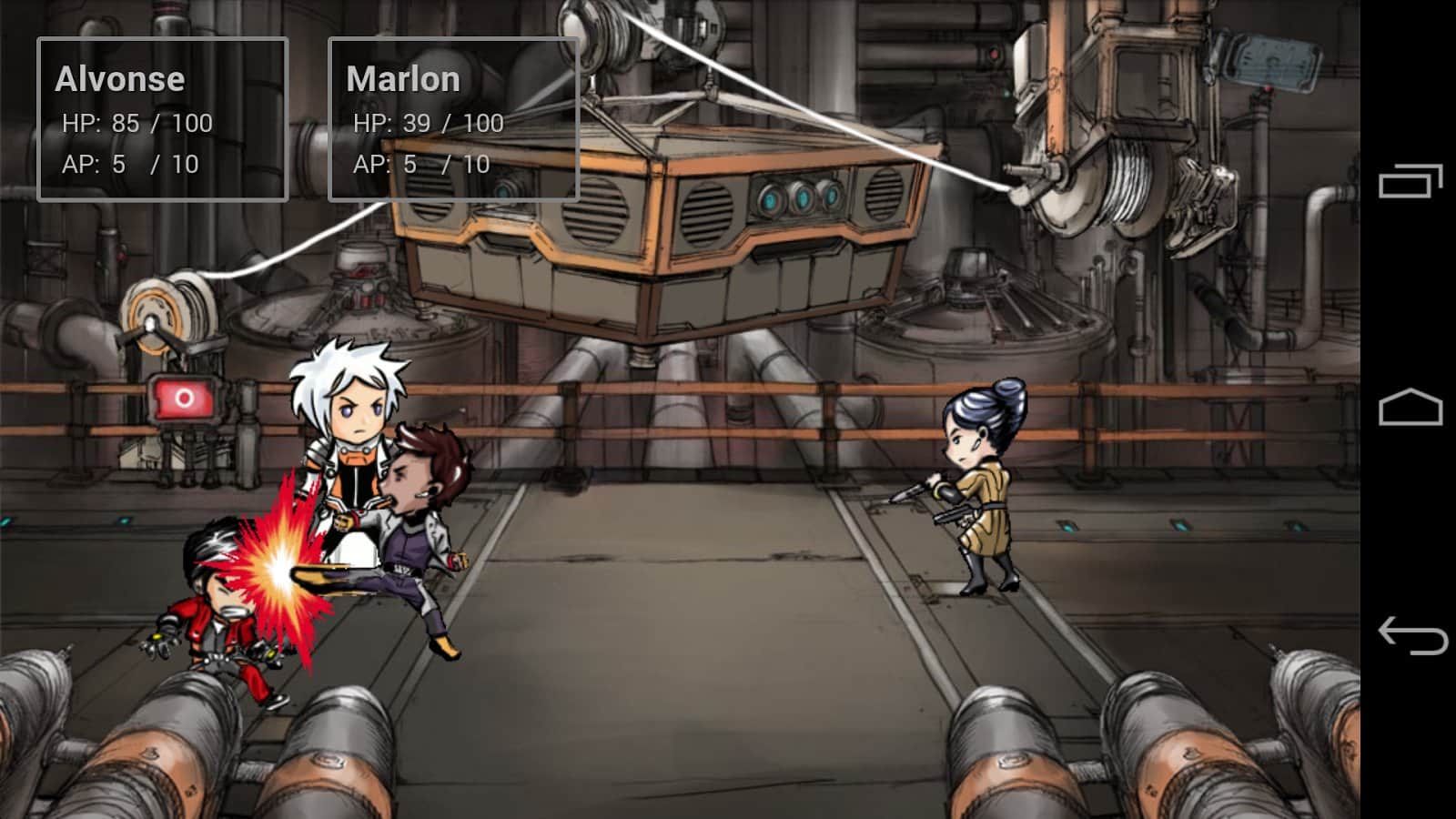This screenshot has width=1456, height=819.
Task: Tap the Android home button
Action: (x=1410, y=408)
